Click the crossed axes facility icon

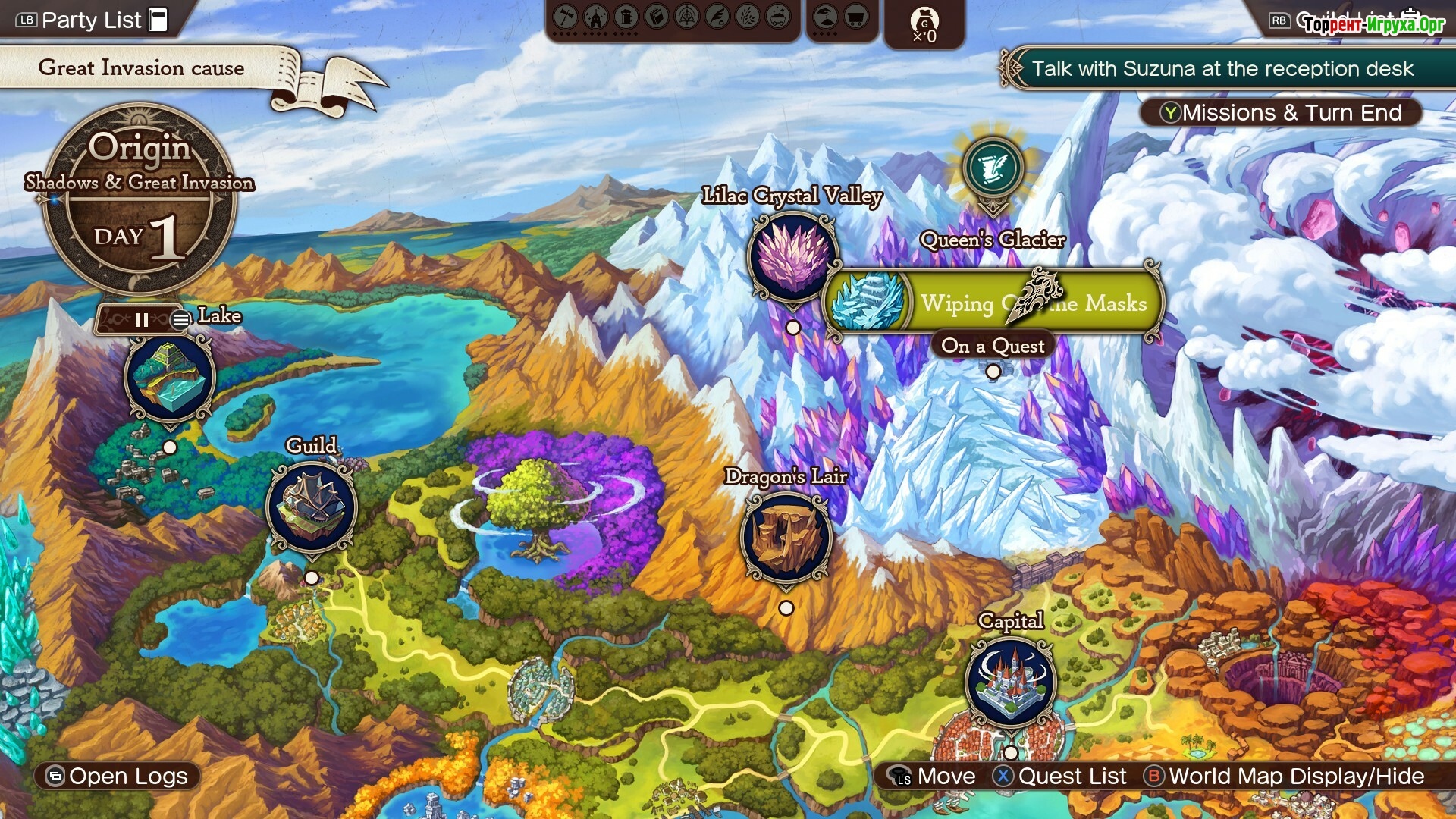point(566,17)
